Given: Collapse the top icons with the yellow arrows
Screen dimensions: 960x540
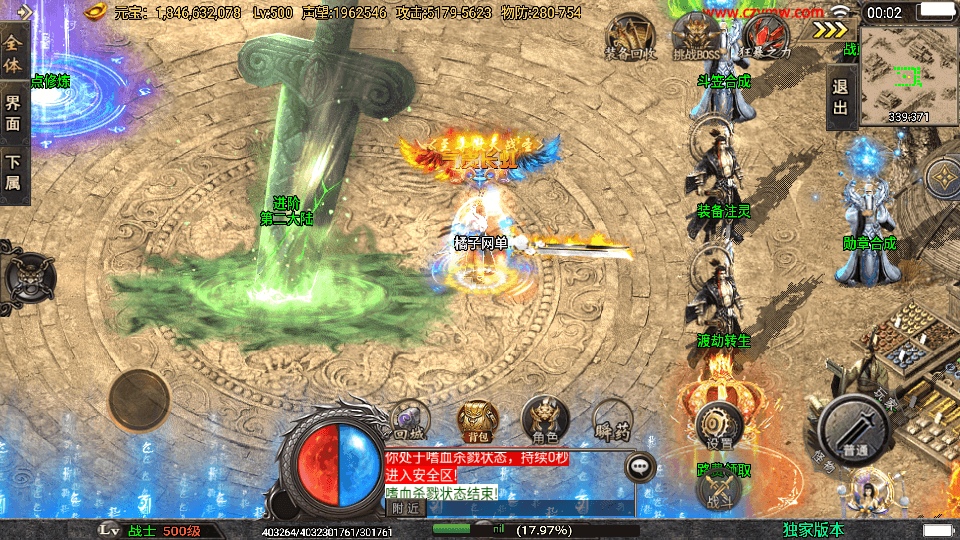Looking at the screenshot, I should click(830, 30).
